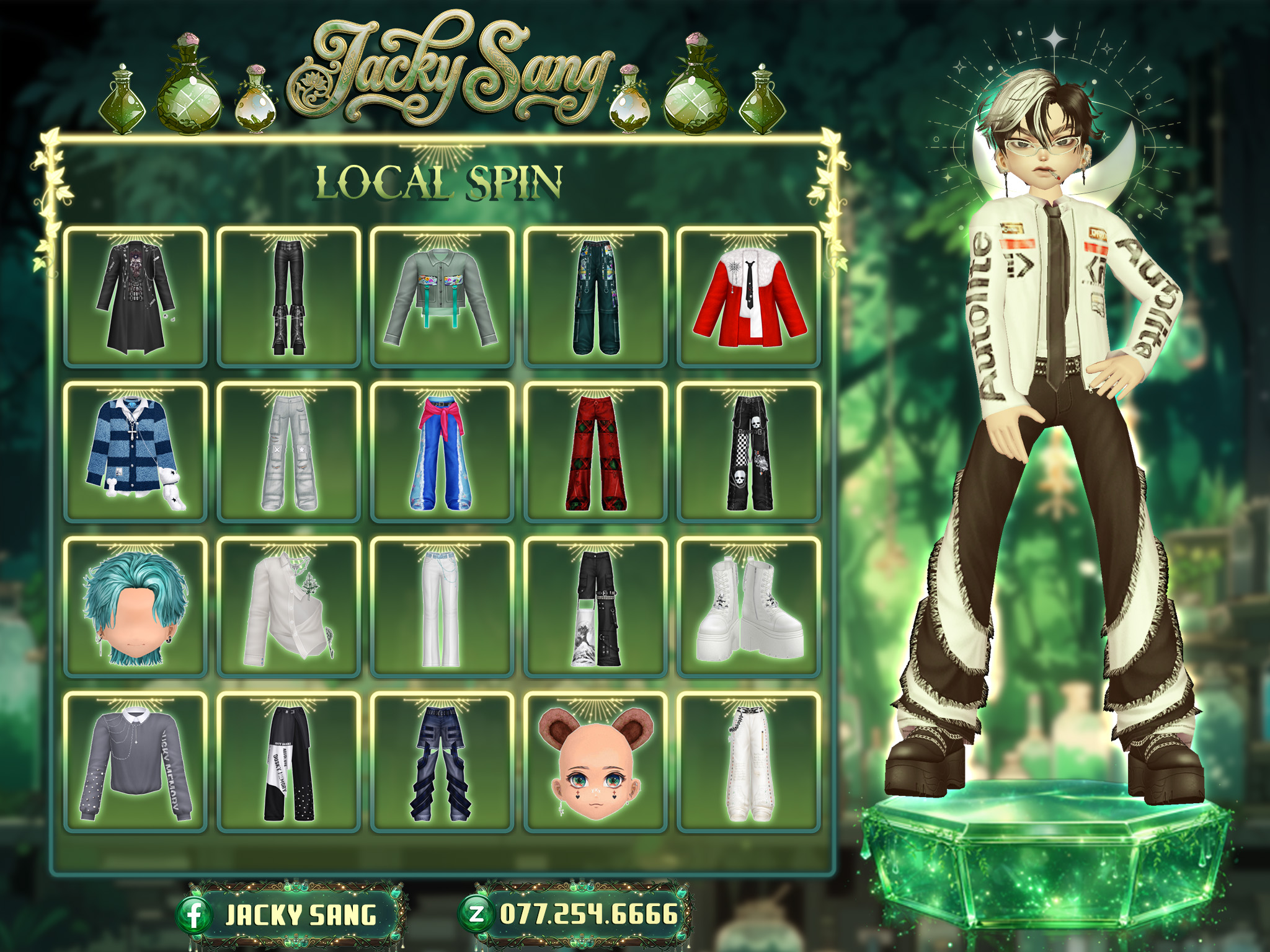Choose the white platform boots tile
This screenshot has width=1270, height=952.
pos(749,607)
